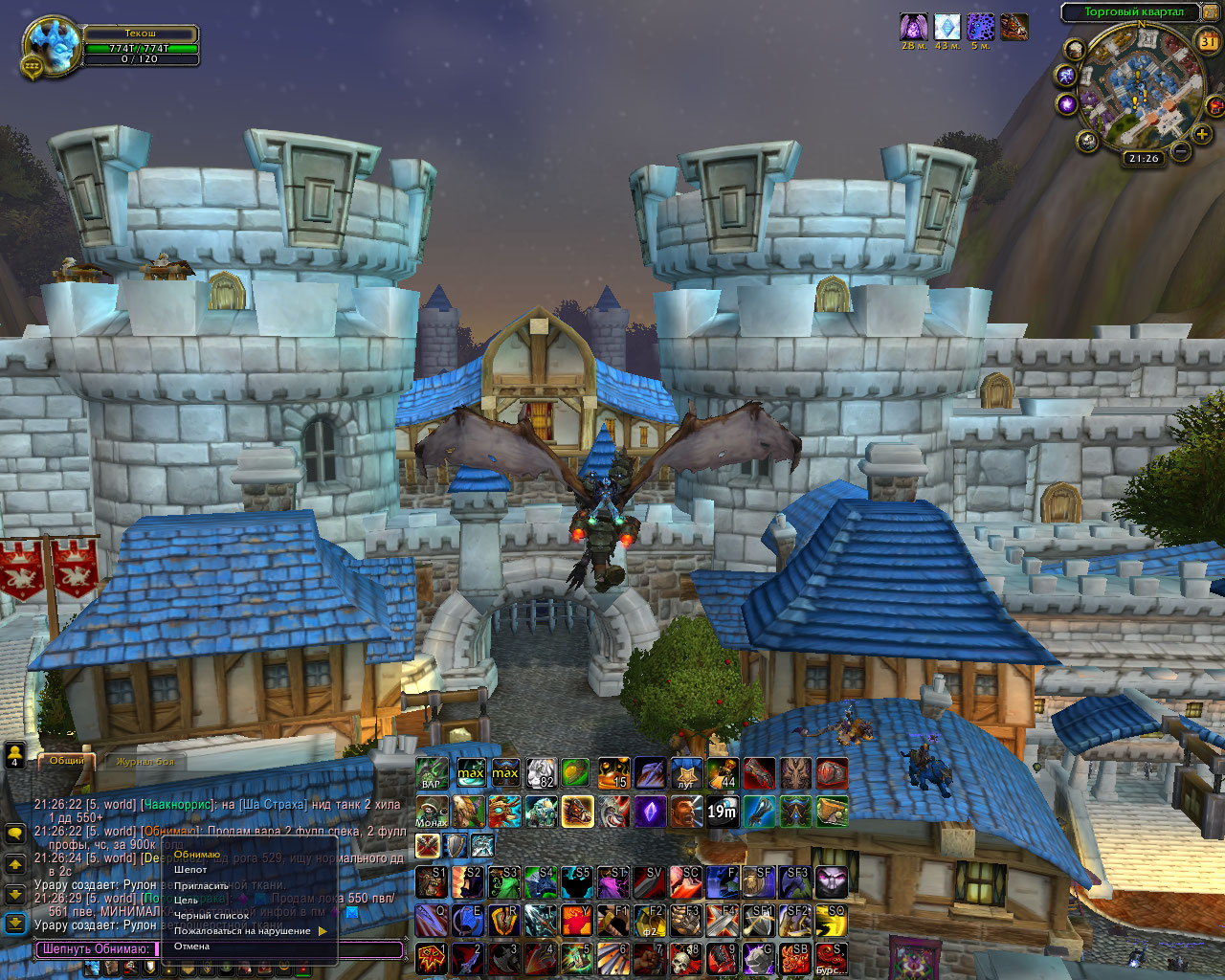The image size is (1225, 980).
Task: Zoom out the minimap with the minus button
Action: tap(1182, 151)
